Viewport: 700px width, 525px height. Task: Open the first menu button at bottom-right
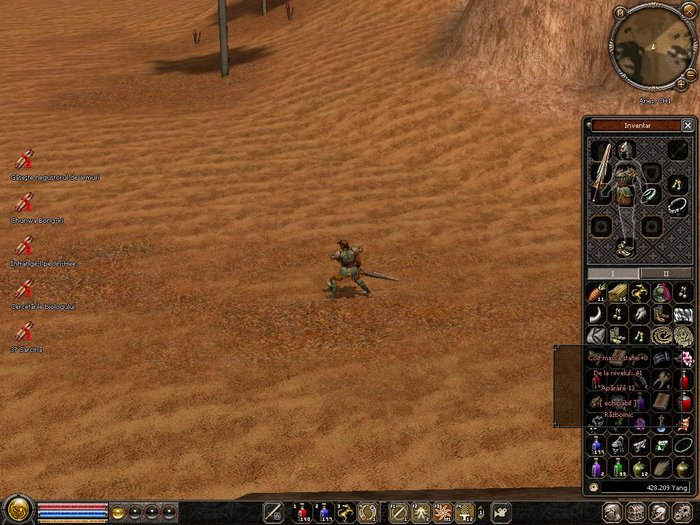pyautogui.click(x=608, y=512)
